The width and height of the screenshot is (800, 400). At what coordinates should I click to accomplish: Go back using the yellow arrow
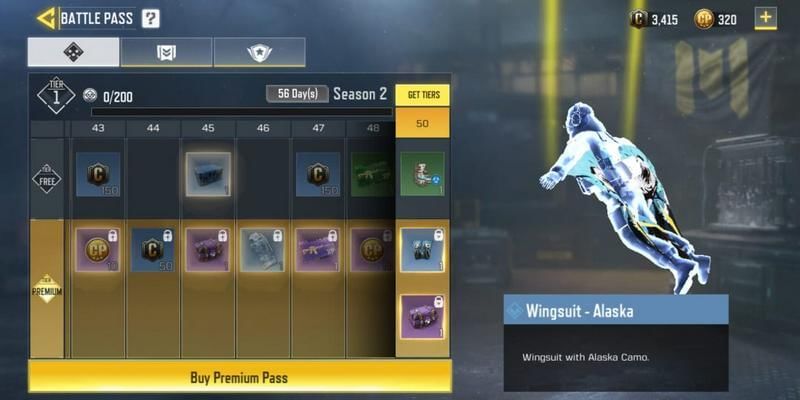(45, 18)
